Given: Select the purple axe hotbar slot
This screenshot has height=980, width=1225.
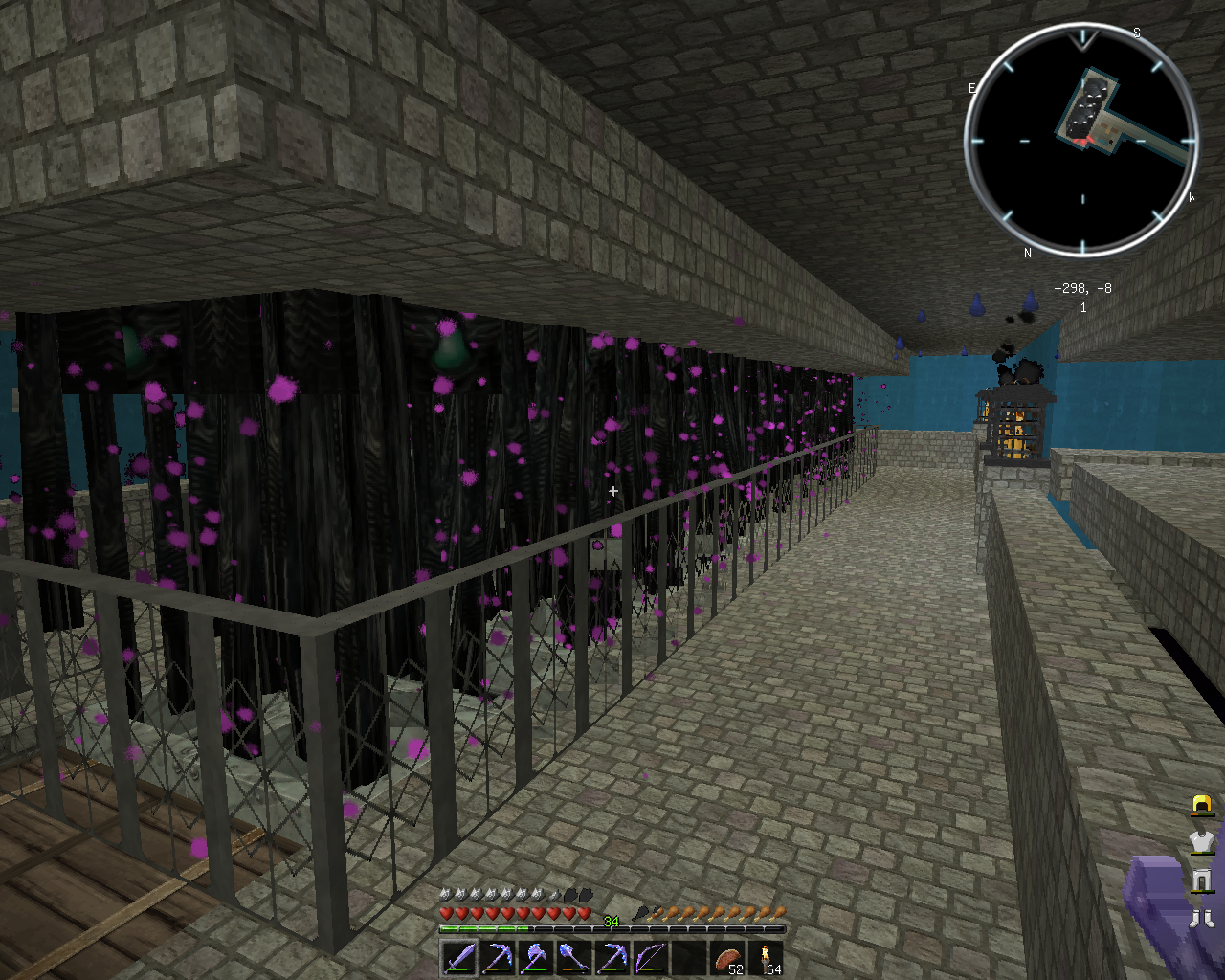Looking at the screenshot, I should (534, 957).
